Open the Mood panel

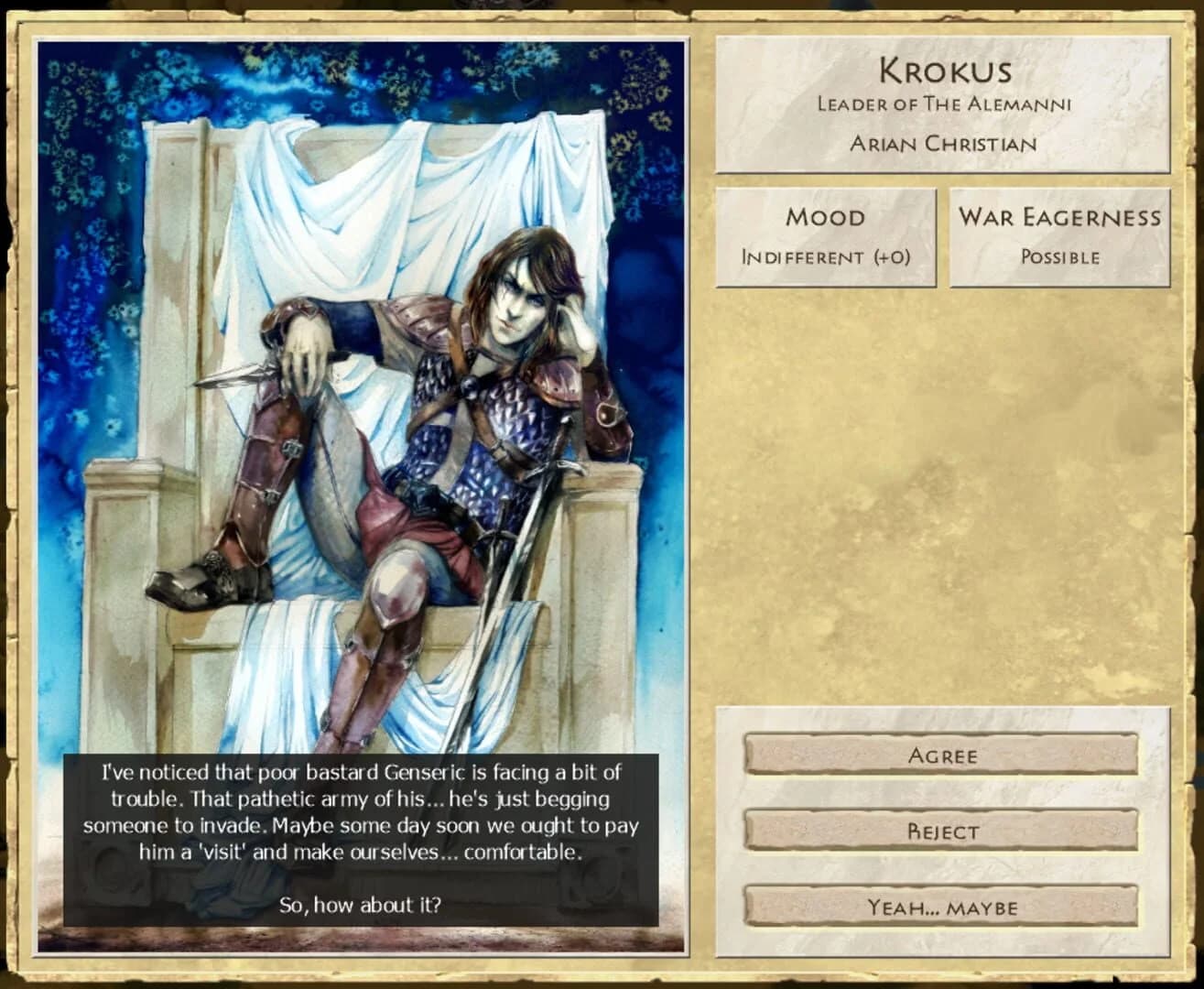pos(824,217)
